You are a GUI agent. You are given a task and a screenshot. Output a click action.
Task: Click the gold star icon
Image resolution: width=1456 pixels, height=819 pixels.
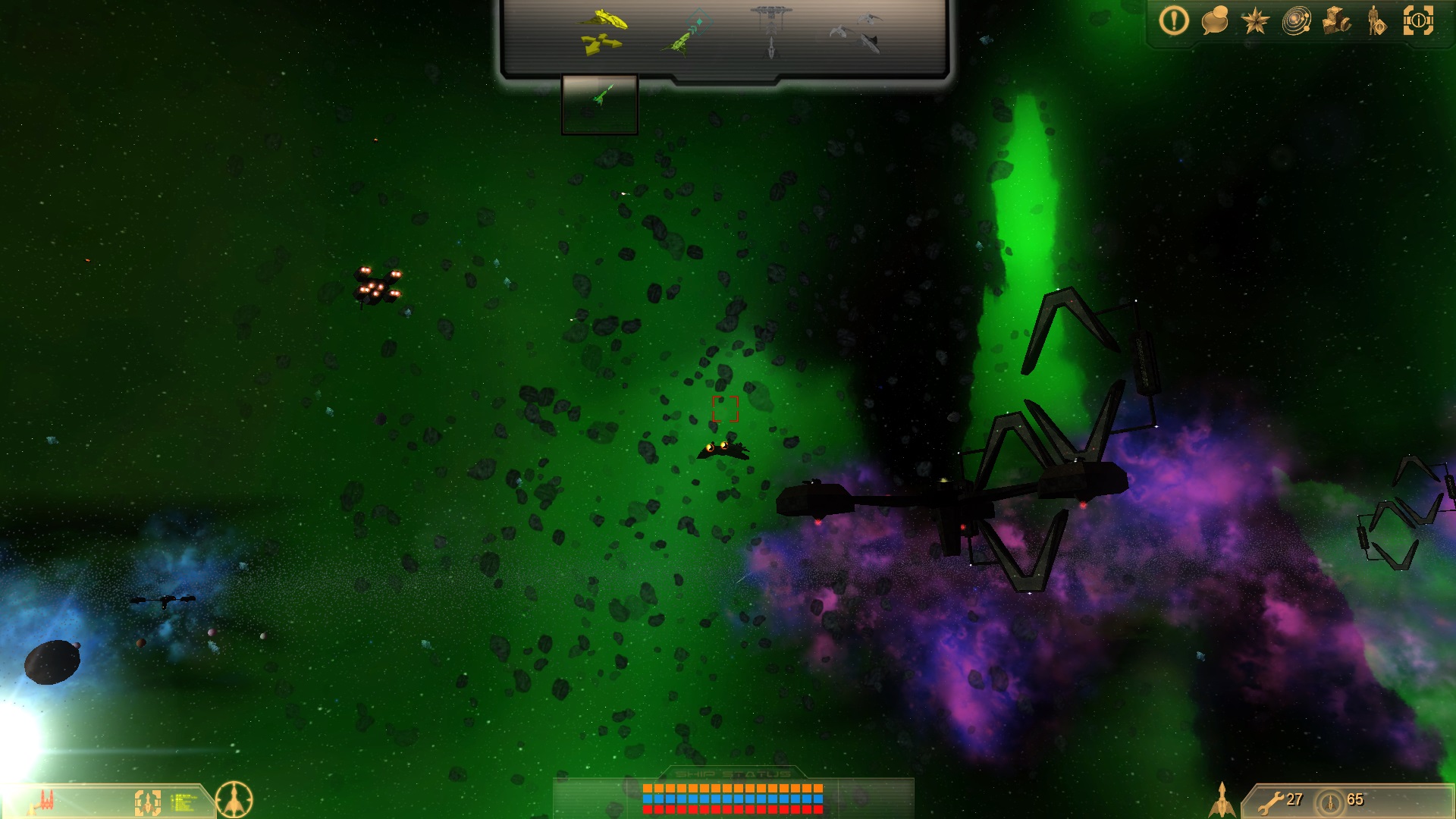(1255, 21)
